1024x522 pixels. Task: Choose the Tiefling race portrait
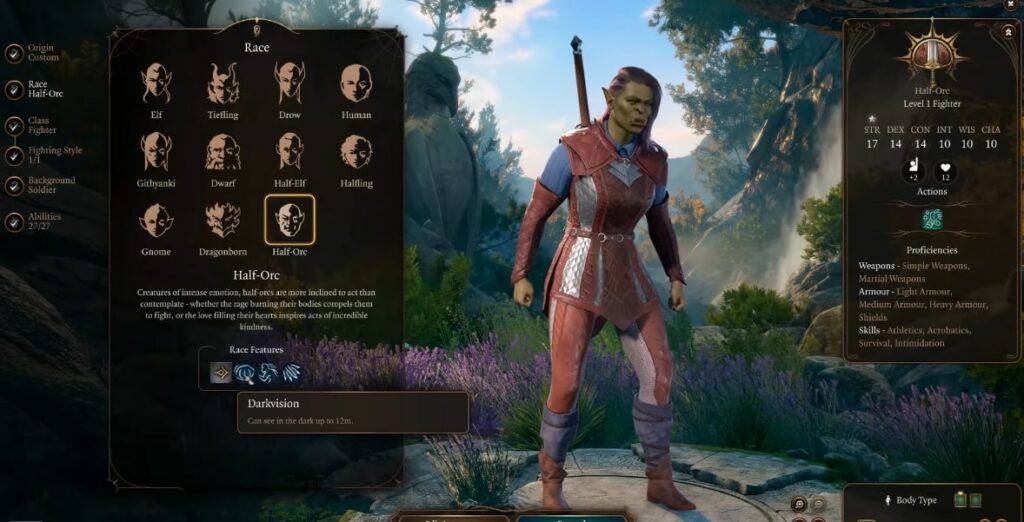pos(223,84)
